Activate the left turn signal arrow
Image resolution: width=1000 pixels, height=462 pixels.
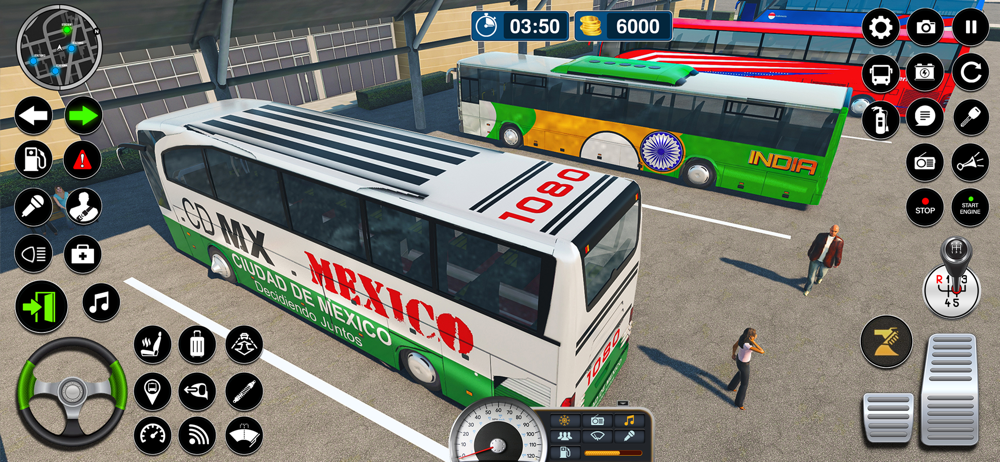[x=33, y=116]
